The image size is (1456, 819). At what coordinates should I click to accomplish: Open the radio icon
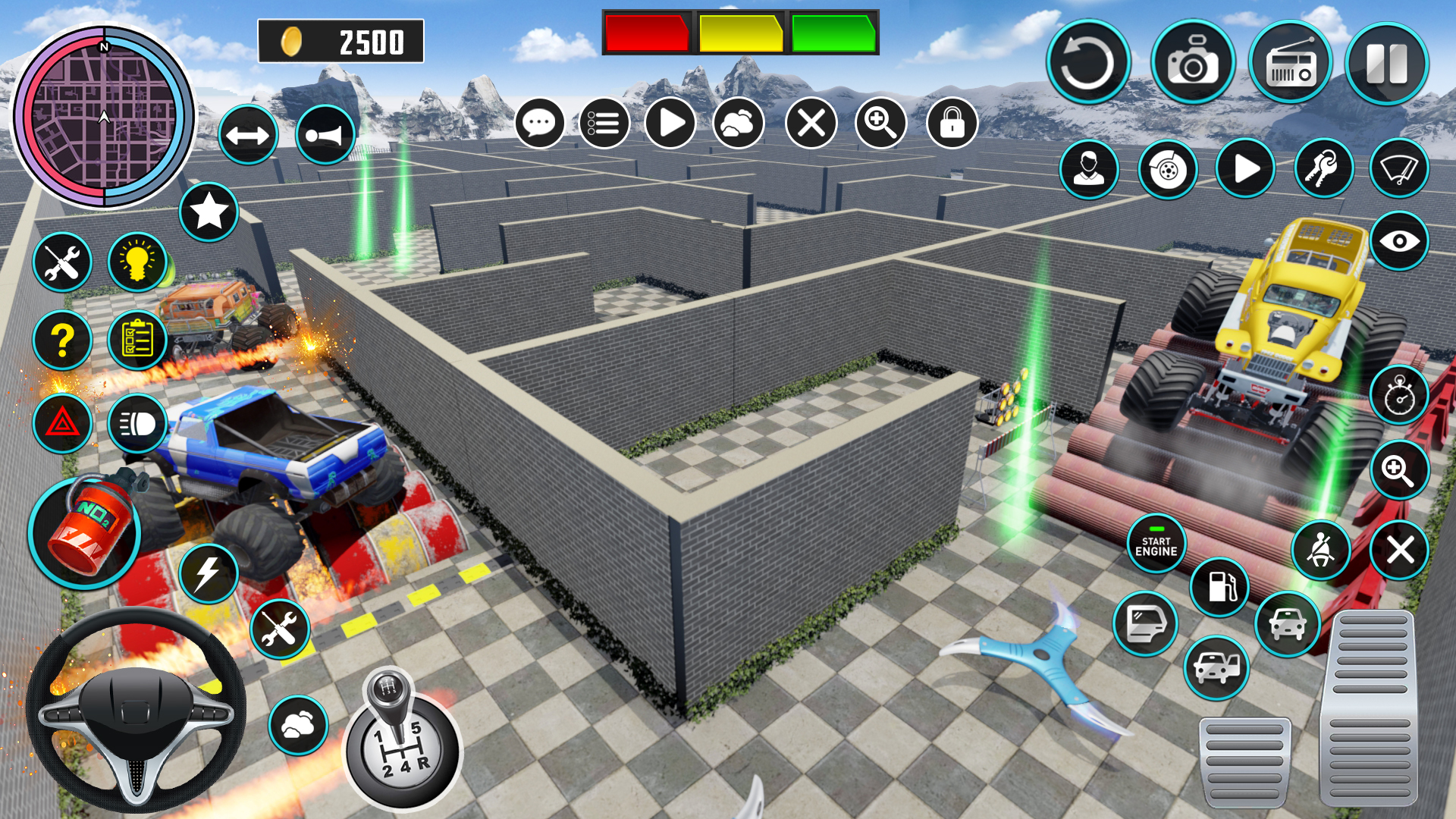1292,64
